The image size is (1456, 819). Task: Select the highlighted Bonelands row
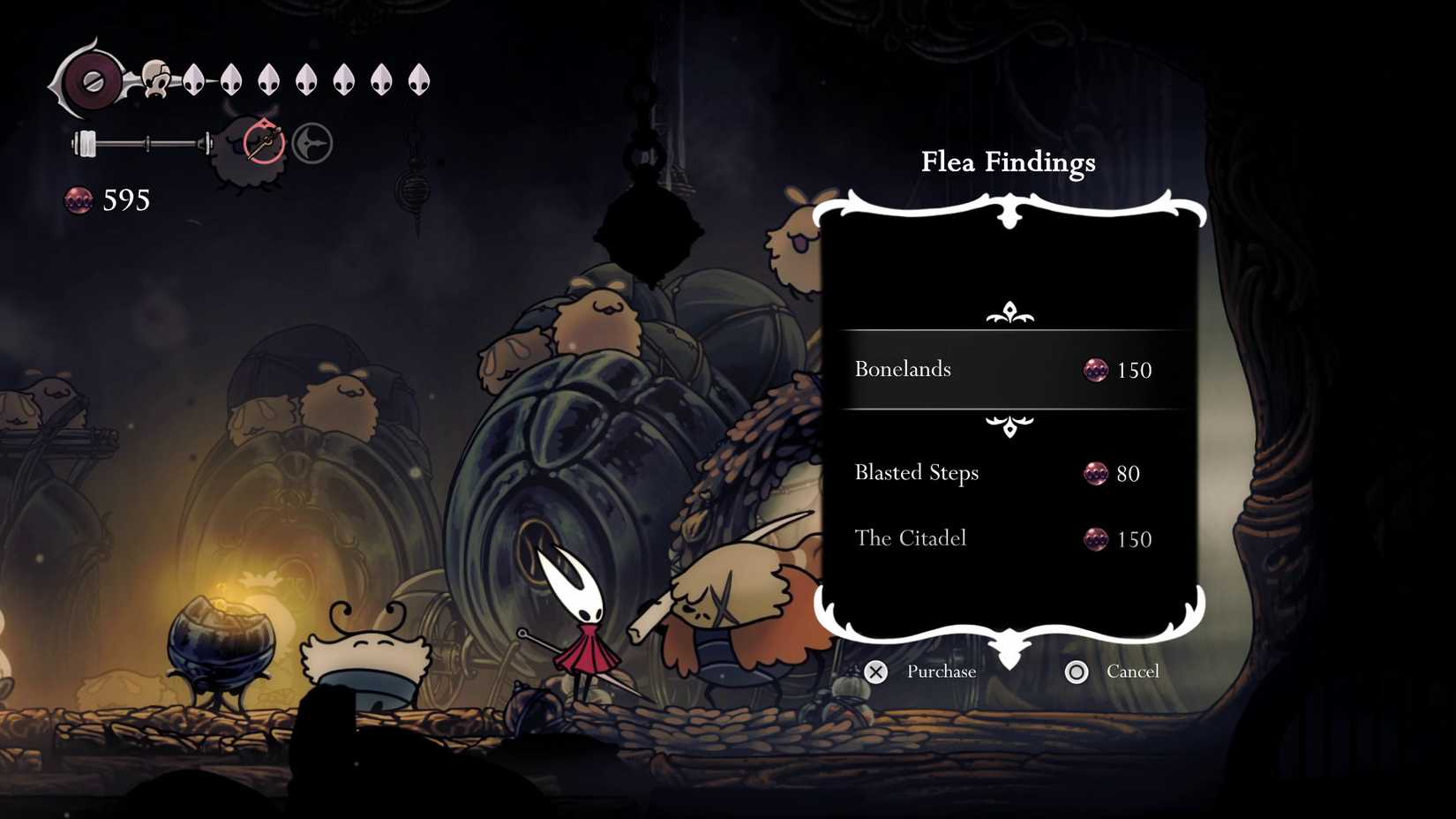[x=1010, y=369]
